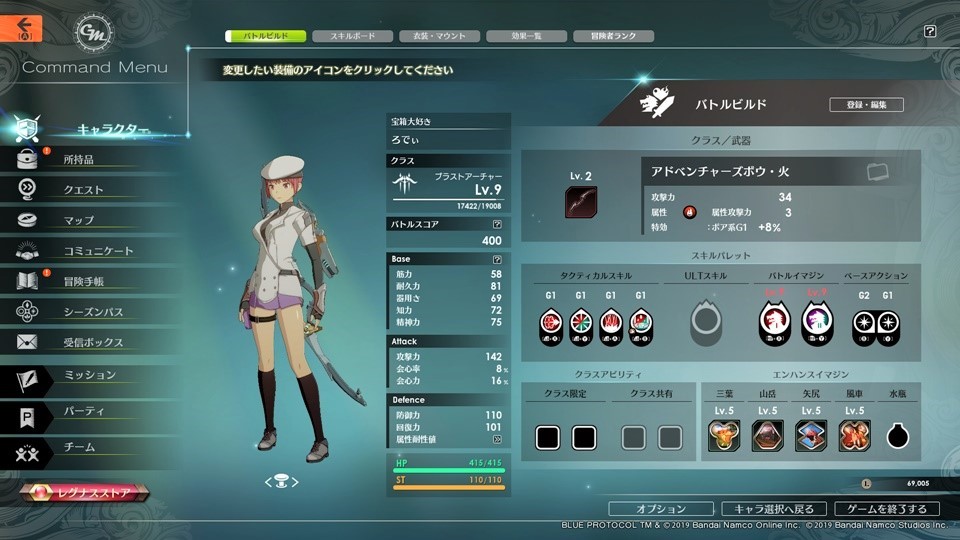
Task: Open 受信ボックス inbox
Action: [93, 343]
